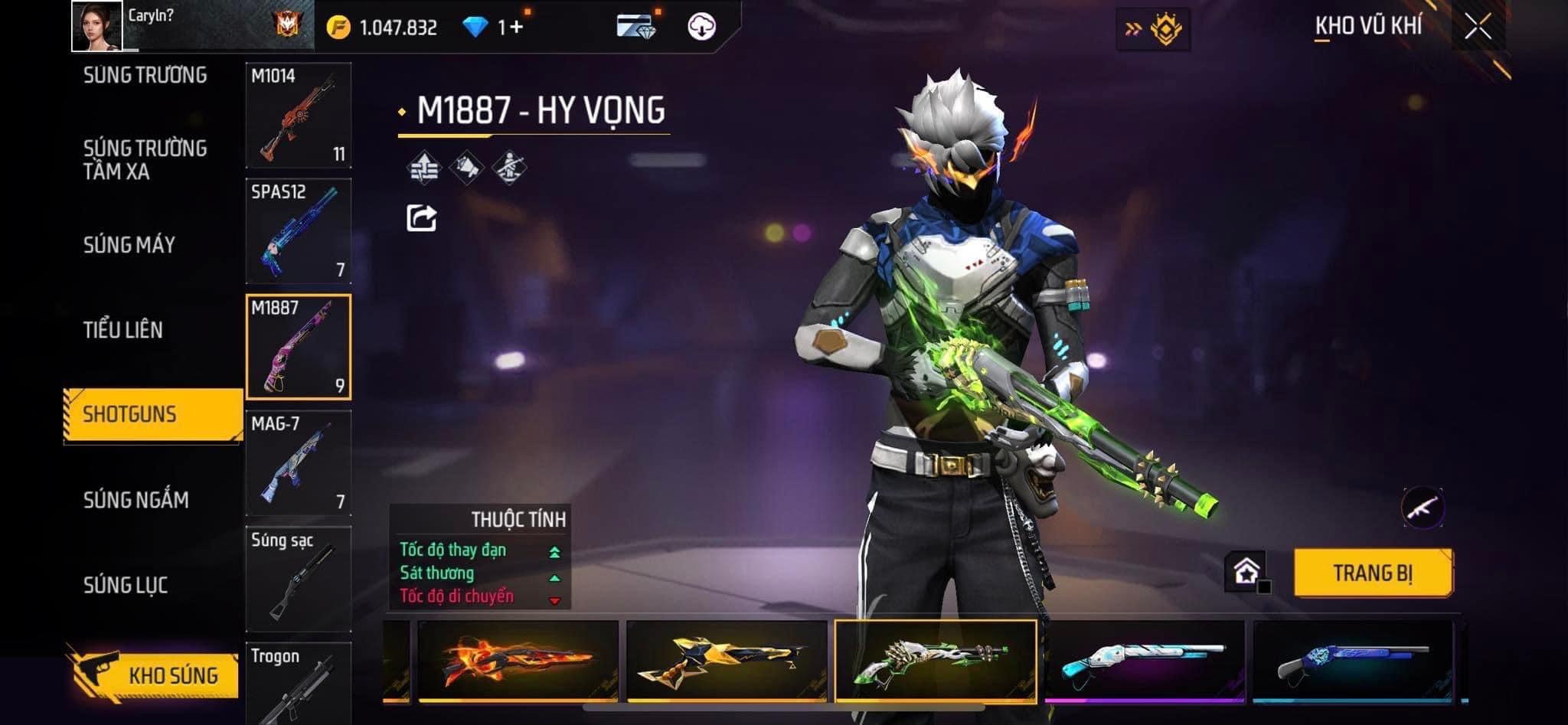The height and width of the screenshot is (725, 1568).
Task: Open the KHO SÚNG button
Action: (157, 675)
